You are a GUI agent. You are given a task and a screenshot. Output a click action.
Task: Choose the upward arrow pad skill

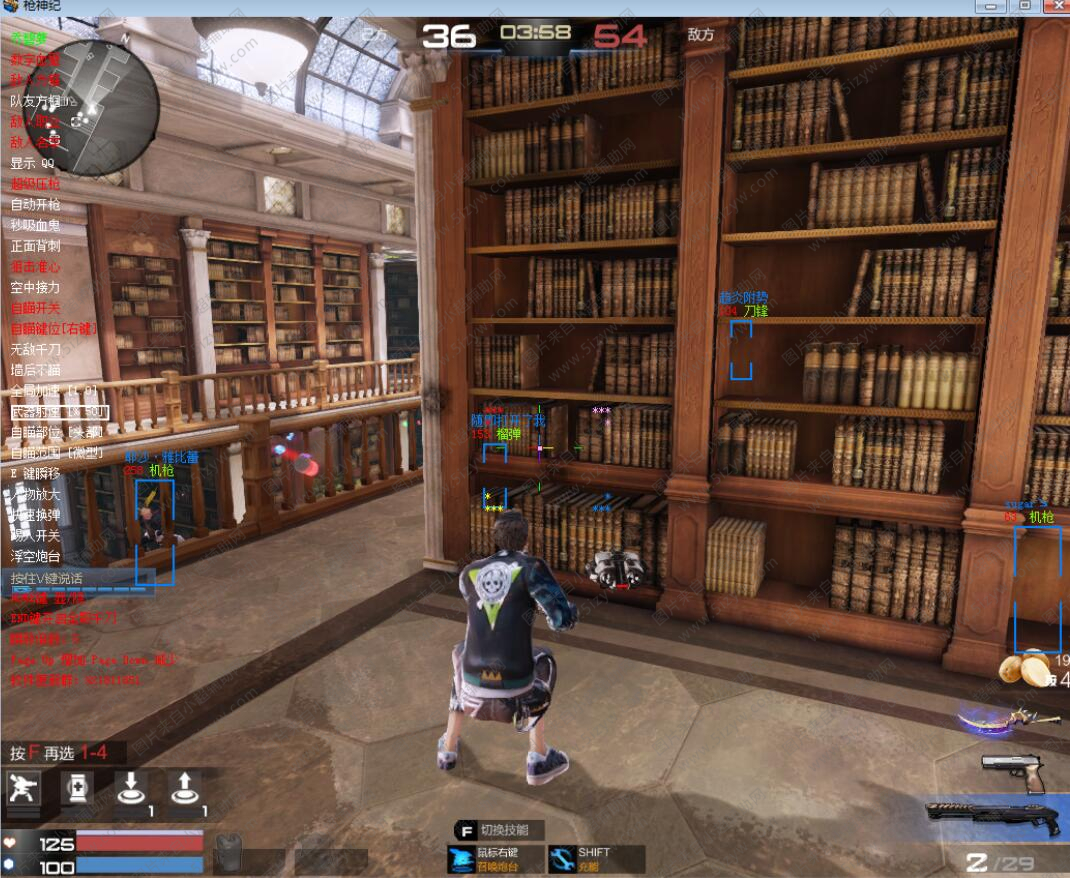pyautogui.click(x=184, y=788)
